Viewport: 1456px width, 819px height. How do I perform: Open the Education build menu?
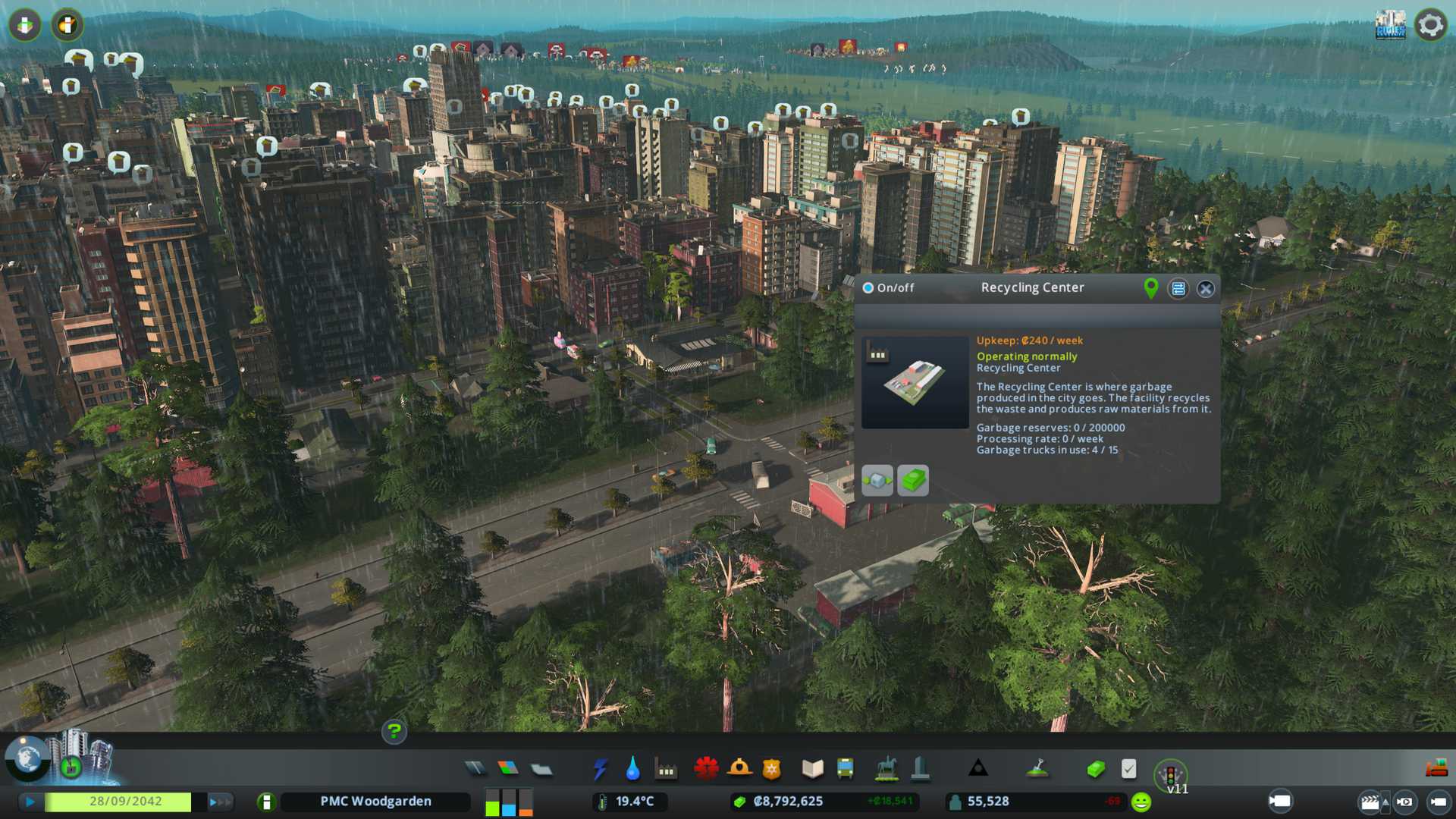812,769
